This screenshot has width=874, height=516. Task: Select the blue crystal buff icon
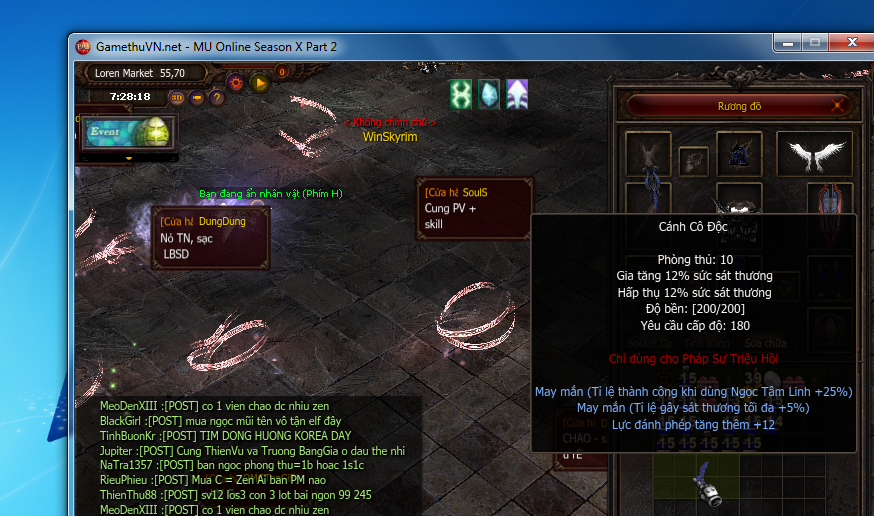488,94
